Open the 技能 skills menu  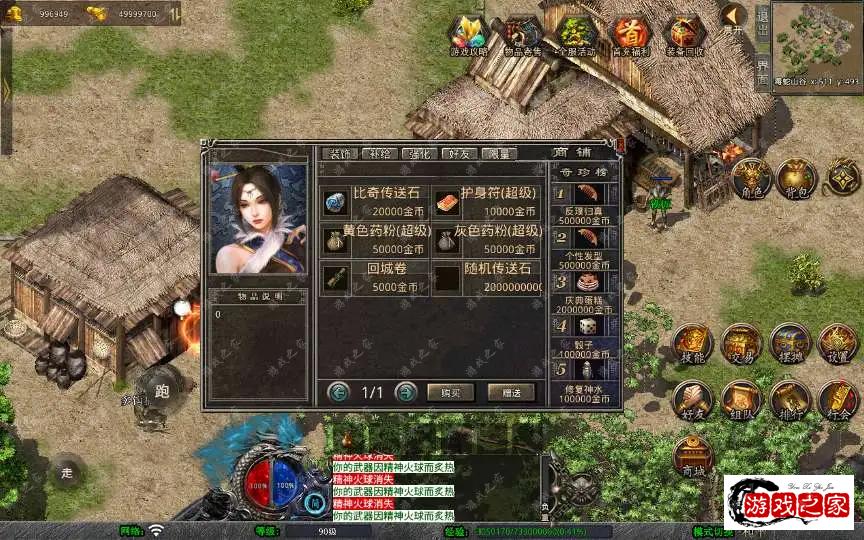(693, 344)
